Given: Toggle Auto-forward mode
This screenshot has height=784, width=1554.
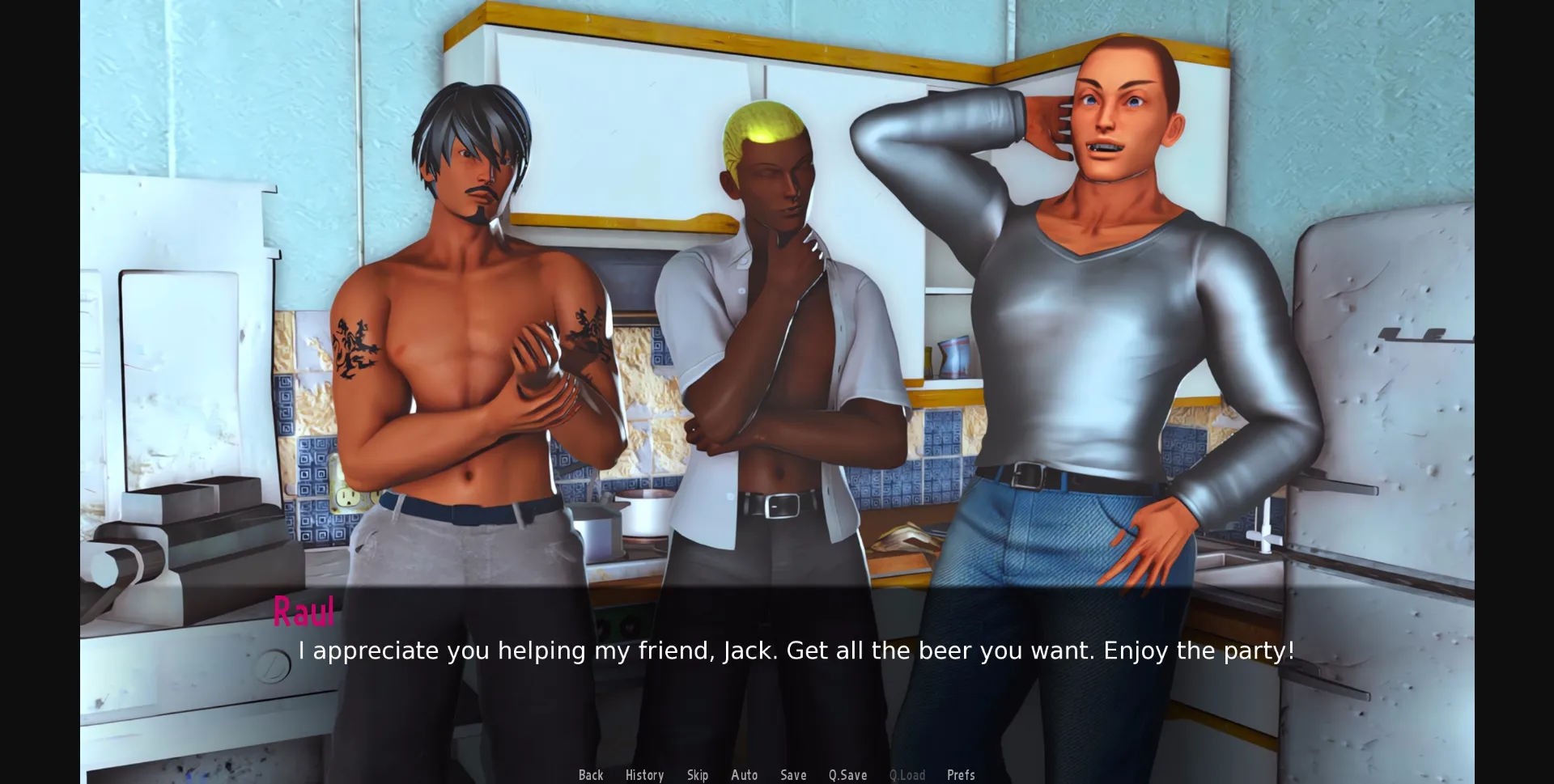Looking at the screenshot, I should coord(744,774).
